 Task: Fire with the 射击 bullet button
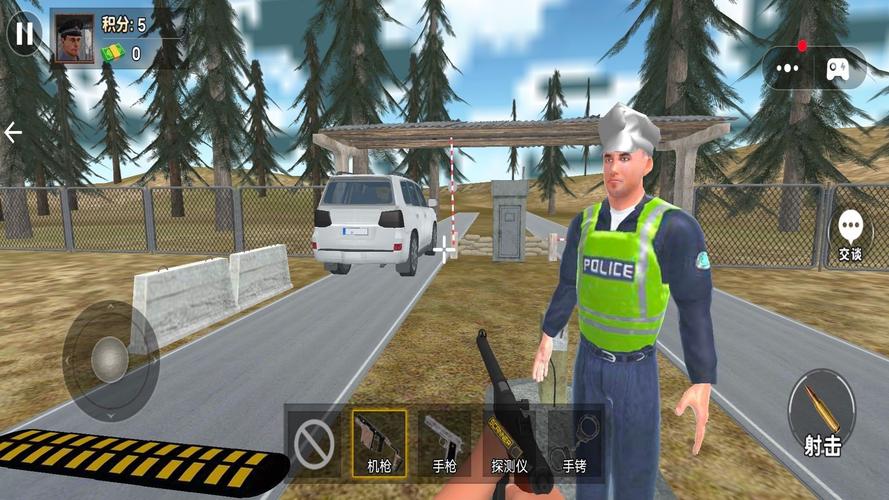click(x=822, y=415)
